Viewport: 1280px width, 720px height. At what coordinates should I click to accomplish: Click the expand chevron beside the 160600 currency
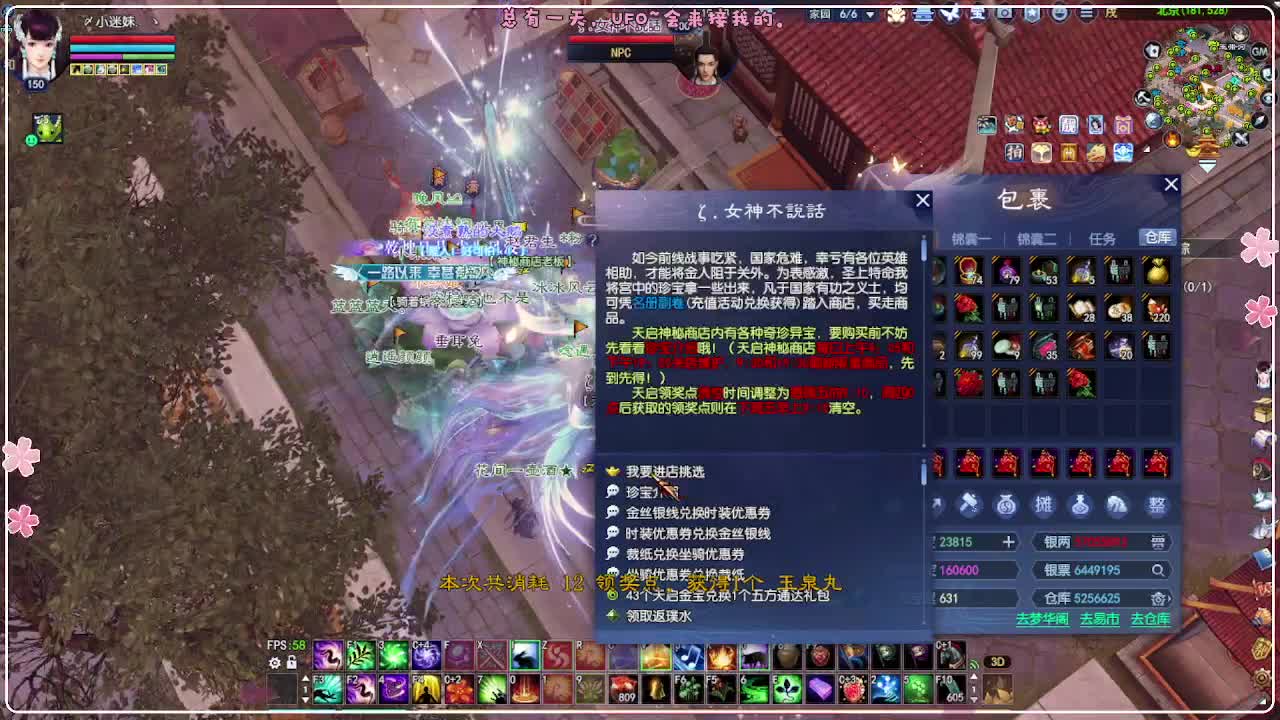(x=1021, y=570)
